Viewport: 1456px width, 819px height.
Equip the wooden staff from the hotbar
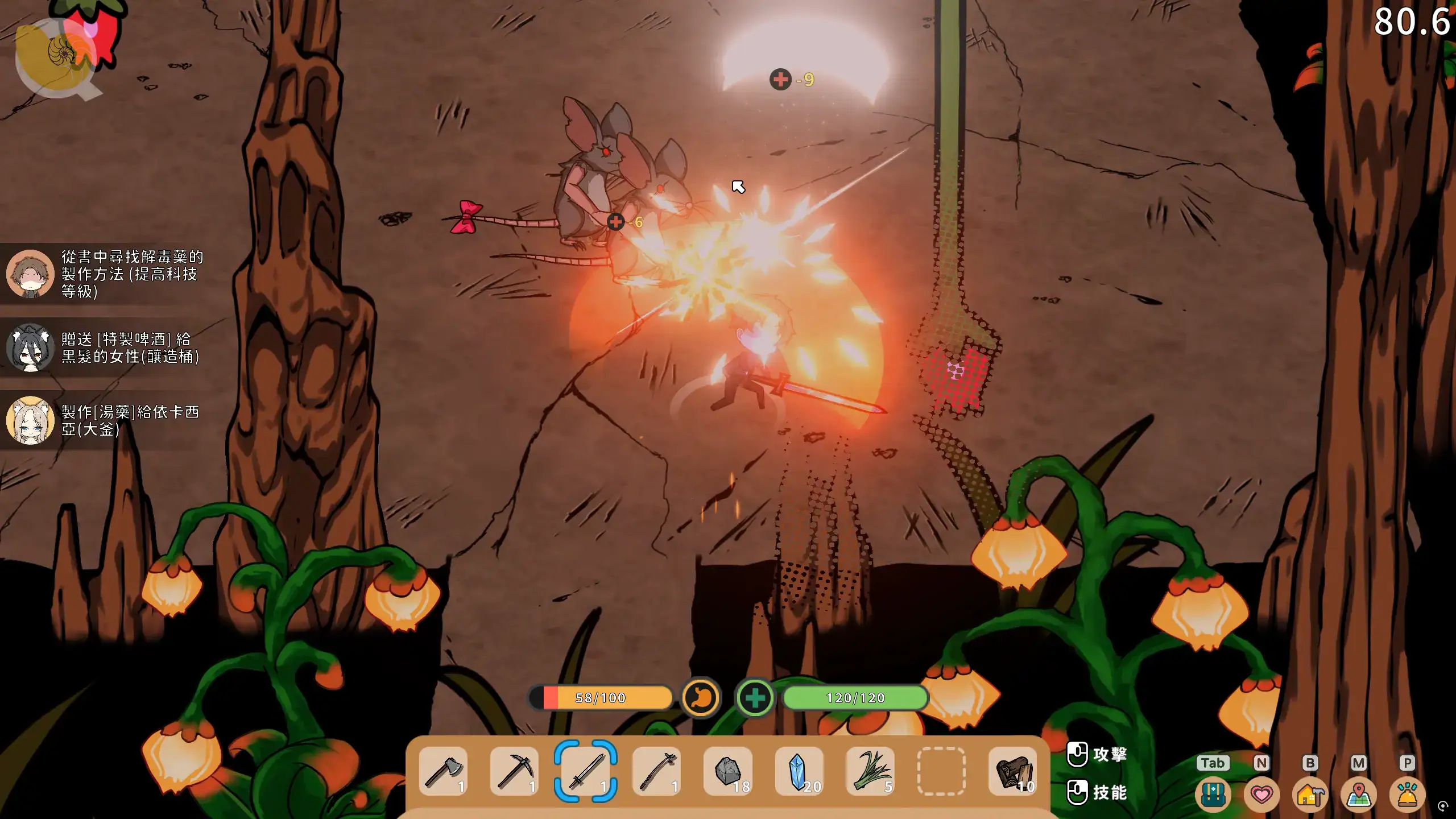(656, 771)
